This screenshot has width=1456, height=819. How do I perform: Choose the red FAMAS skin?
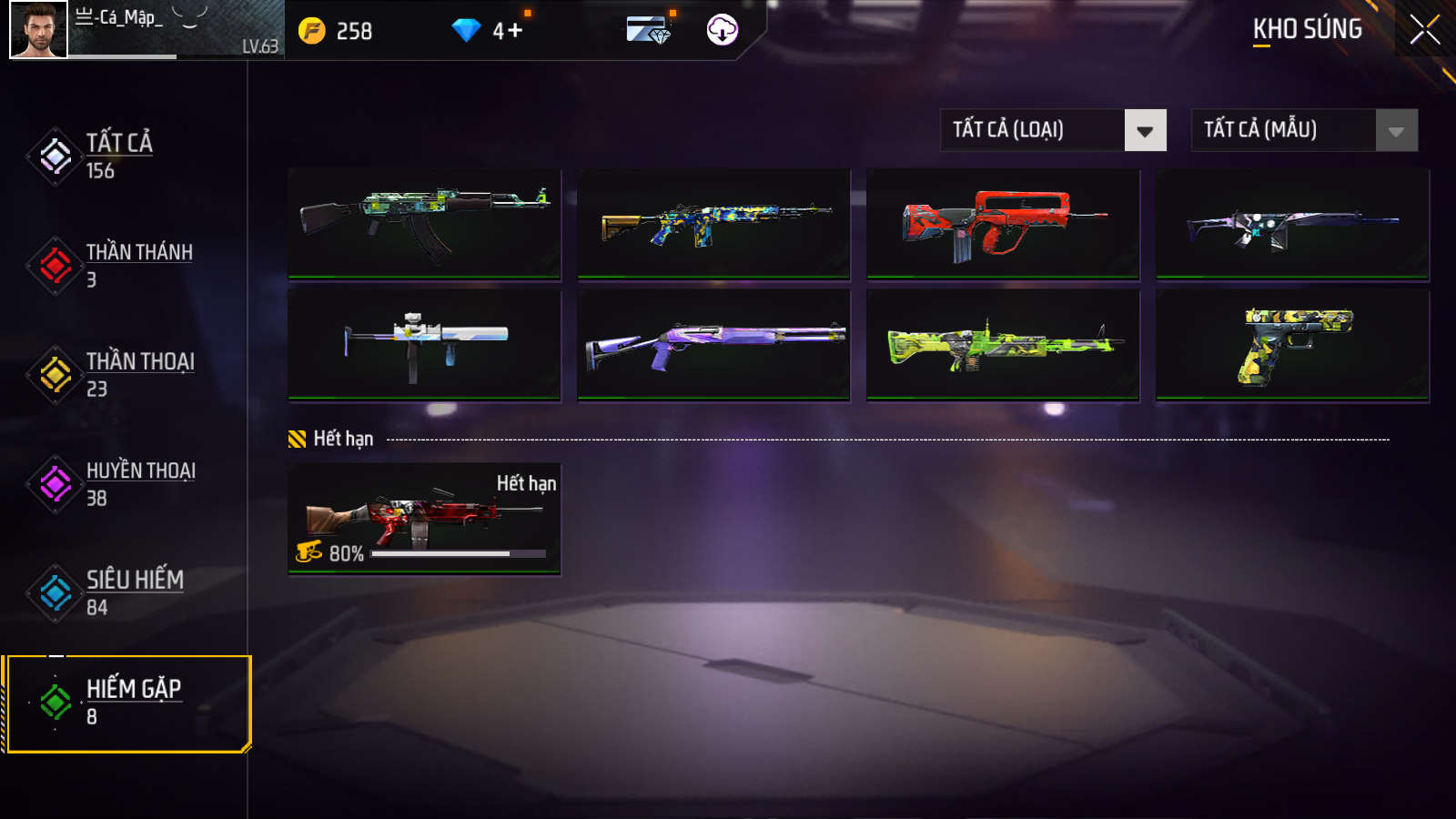[1003, 224]
